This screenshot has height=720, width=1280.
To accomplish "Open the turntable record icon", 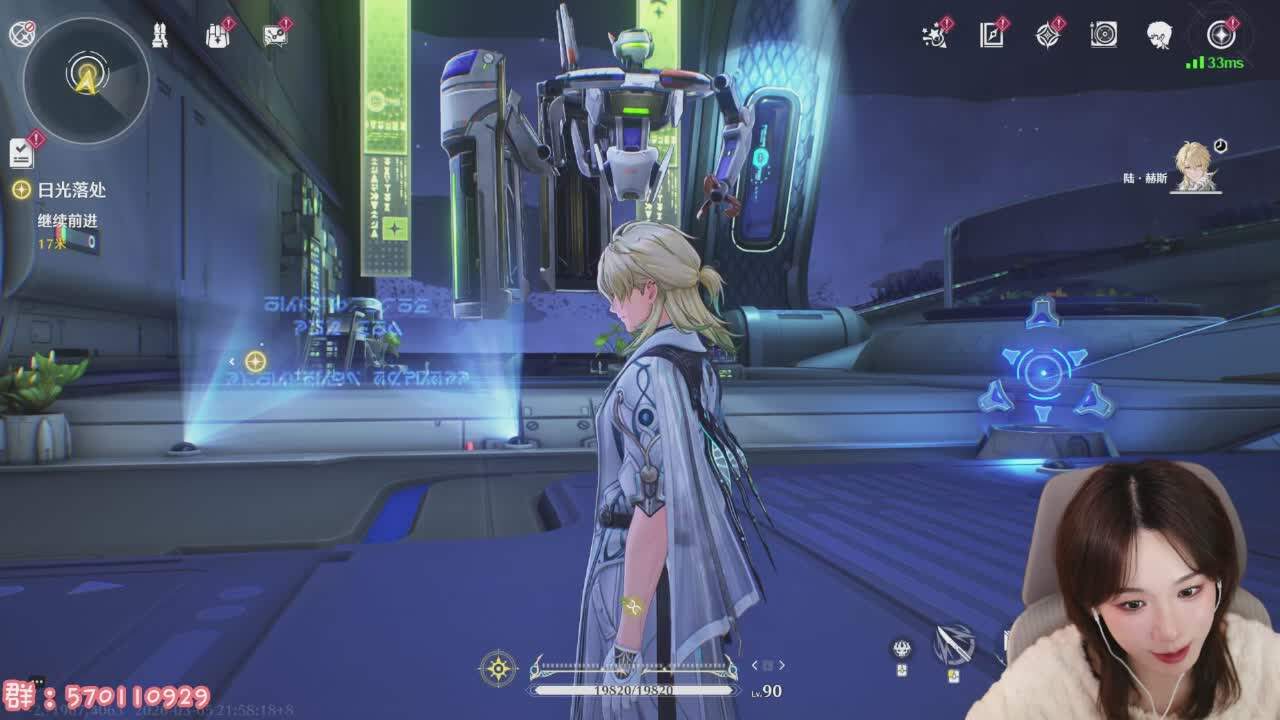I will coord(1103,35).
